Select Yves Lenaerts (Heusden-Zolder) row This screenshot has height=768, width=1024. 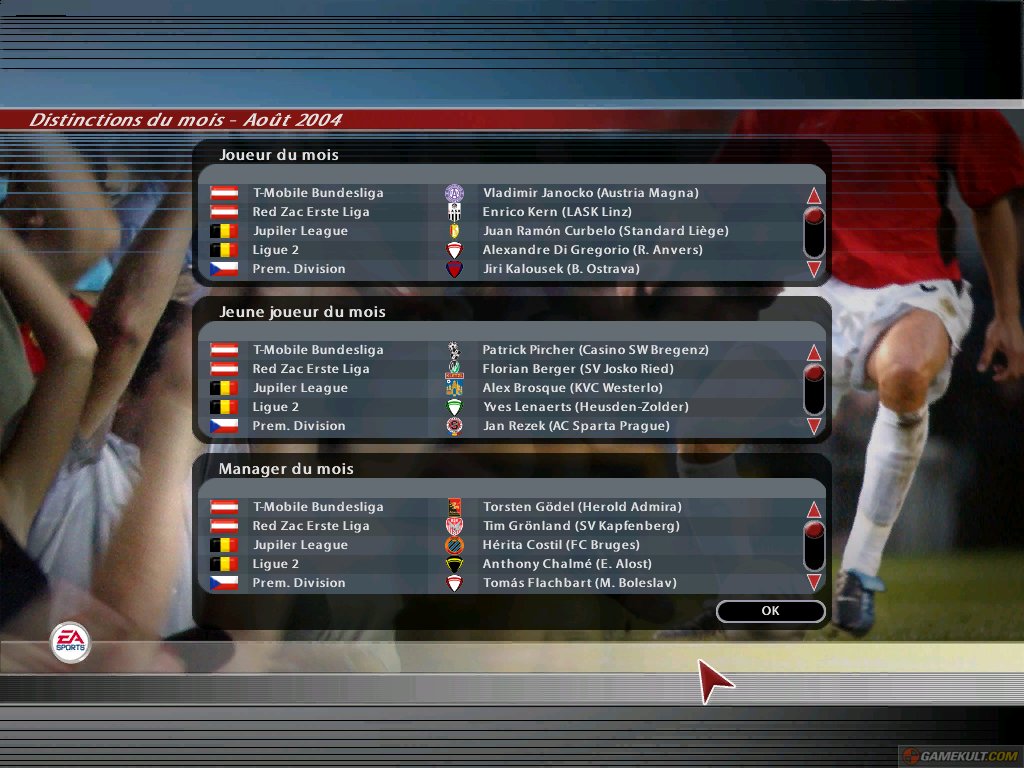tap(587, 407)
